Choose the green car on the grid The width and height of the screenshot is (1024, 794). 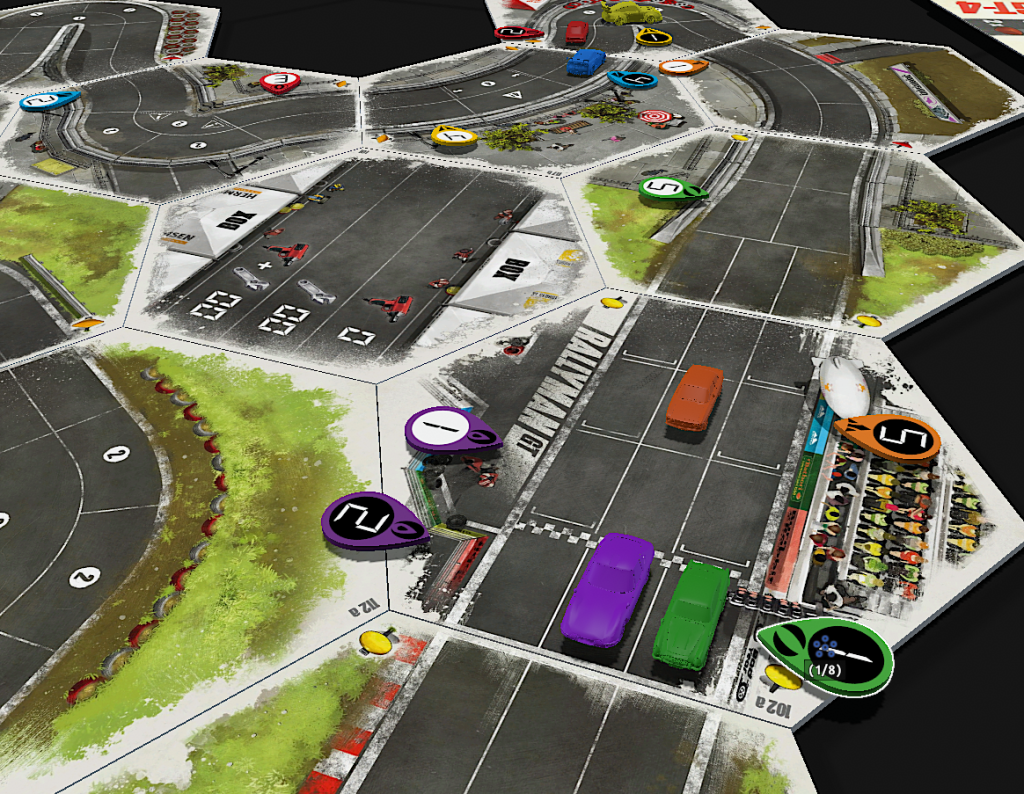pos(691,612)
